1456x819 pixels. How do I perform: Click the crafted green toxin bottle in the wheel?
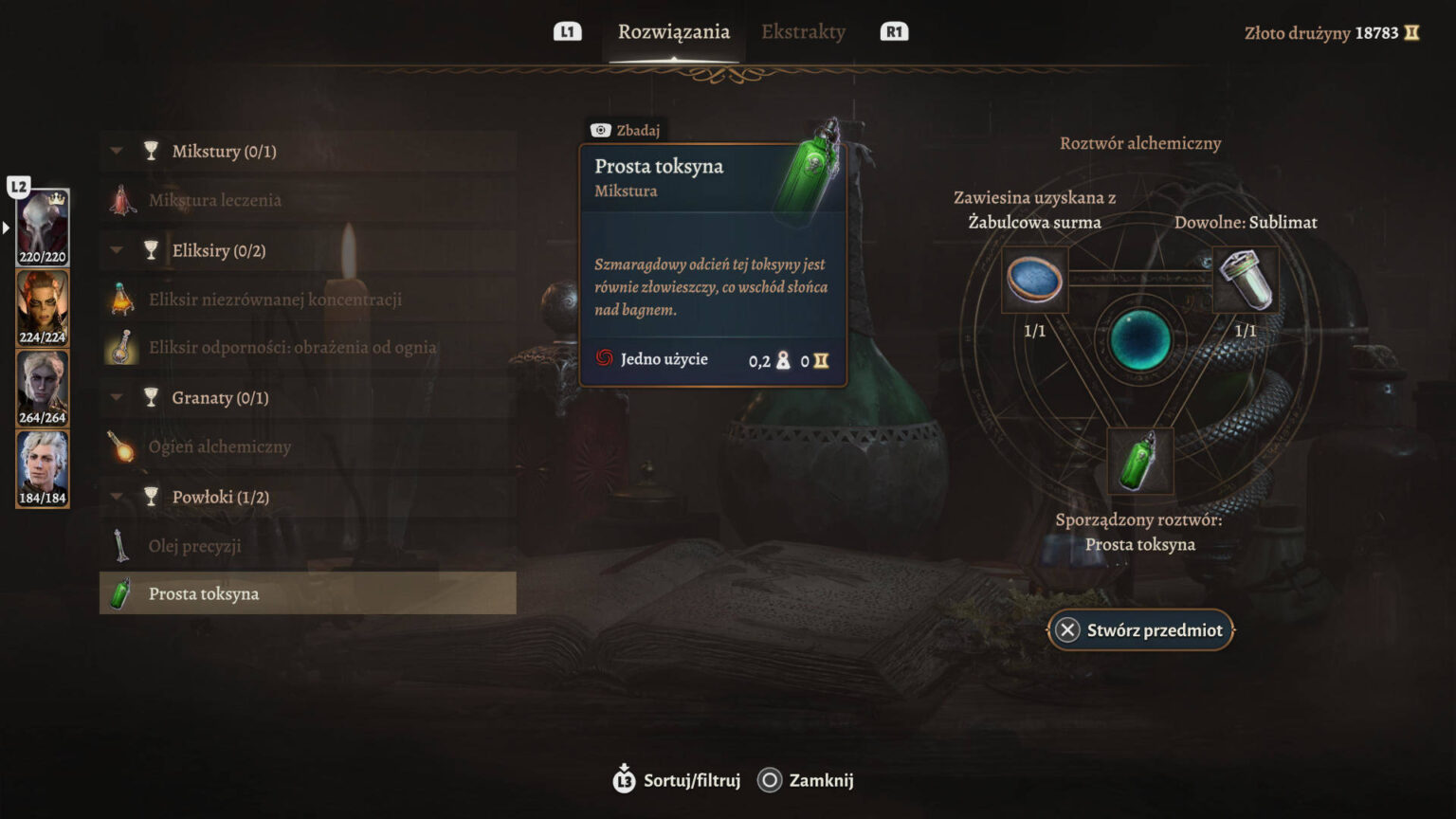[x=1140, y=461]
